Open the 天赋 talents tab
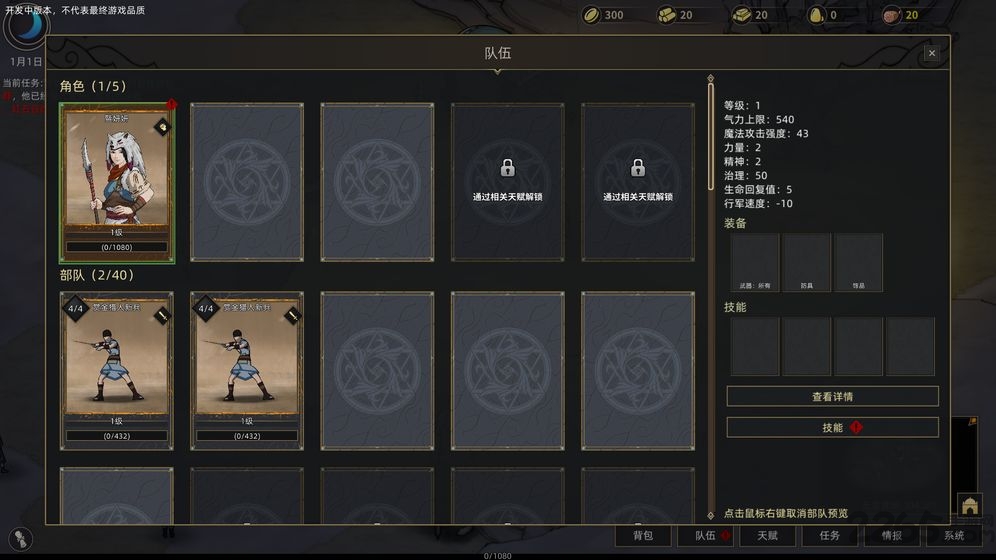996x560 pixels. click(x=767, y=536)
